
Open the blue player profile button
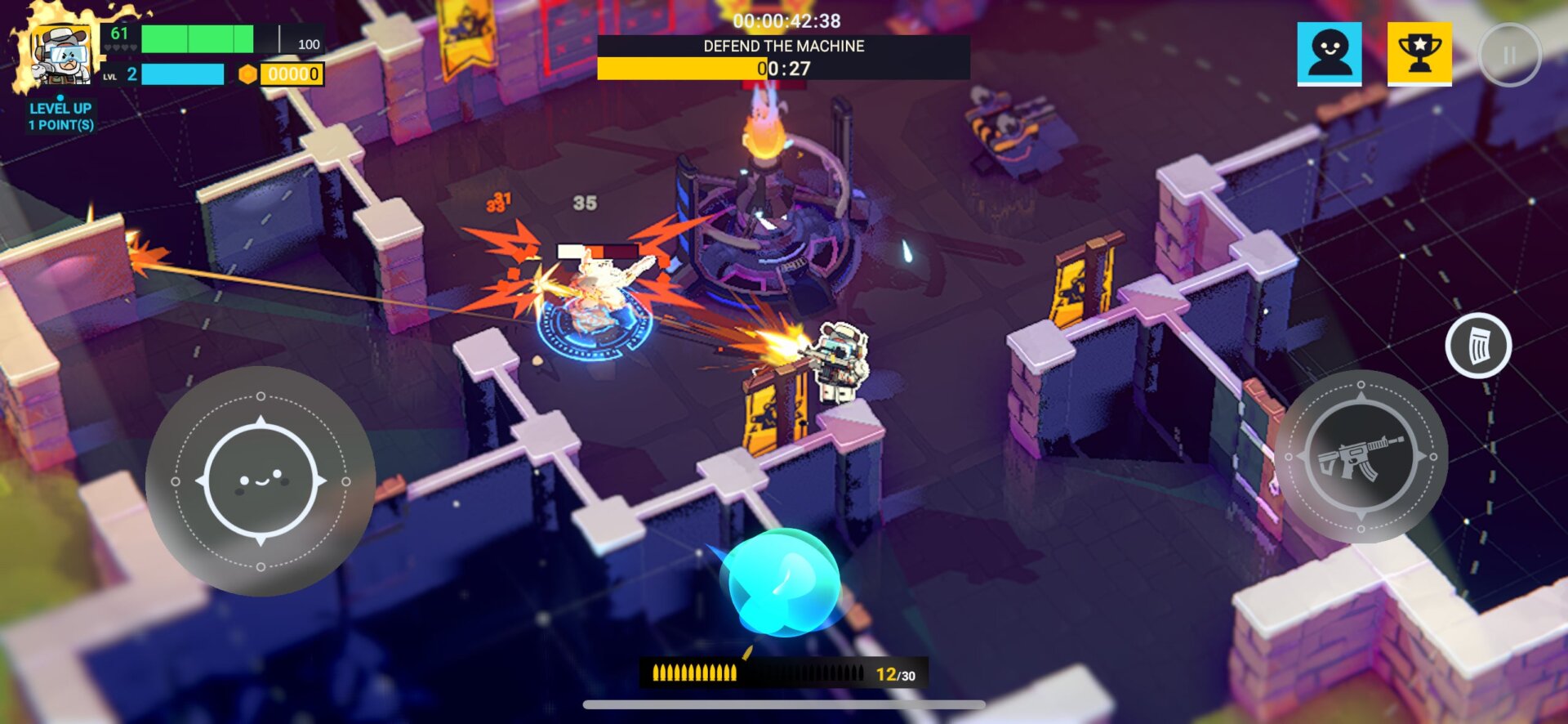click(x=1330, y=54)
